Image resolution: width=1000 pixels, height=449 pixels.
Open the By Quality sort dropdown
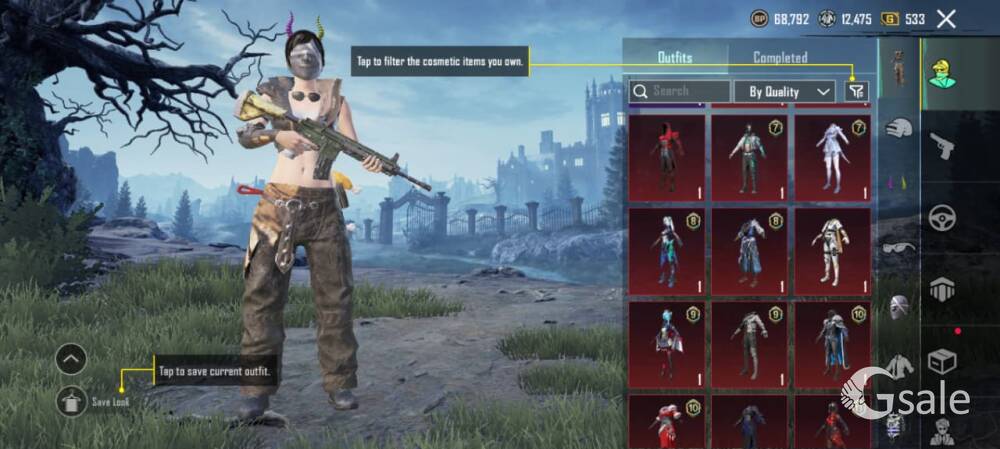tap(785, 91)
